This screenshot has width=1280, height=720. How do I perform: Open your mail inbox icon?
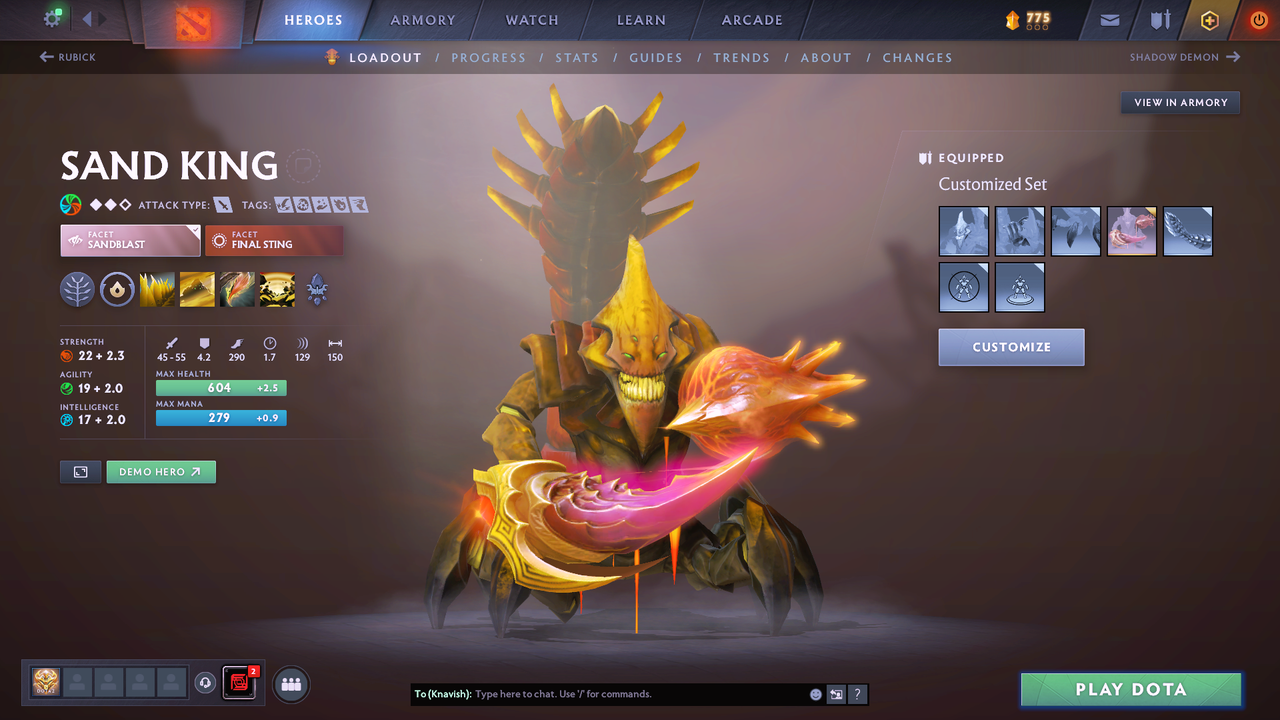pos(1109,20)
